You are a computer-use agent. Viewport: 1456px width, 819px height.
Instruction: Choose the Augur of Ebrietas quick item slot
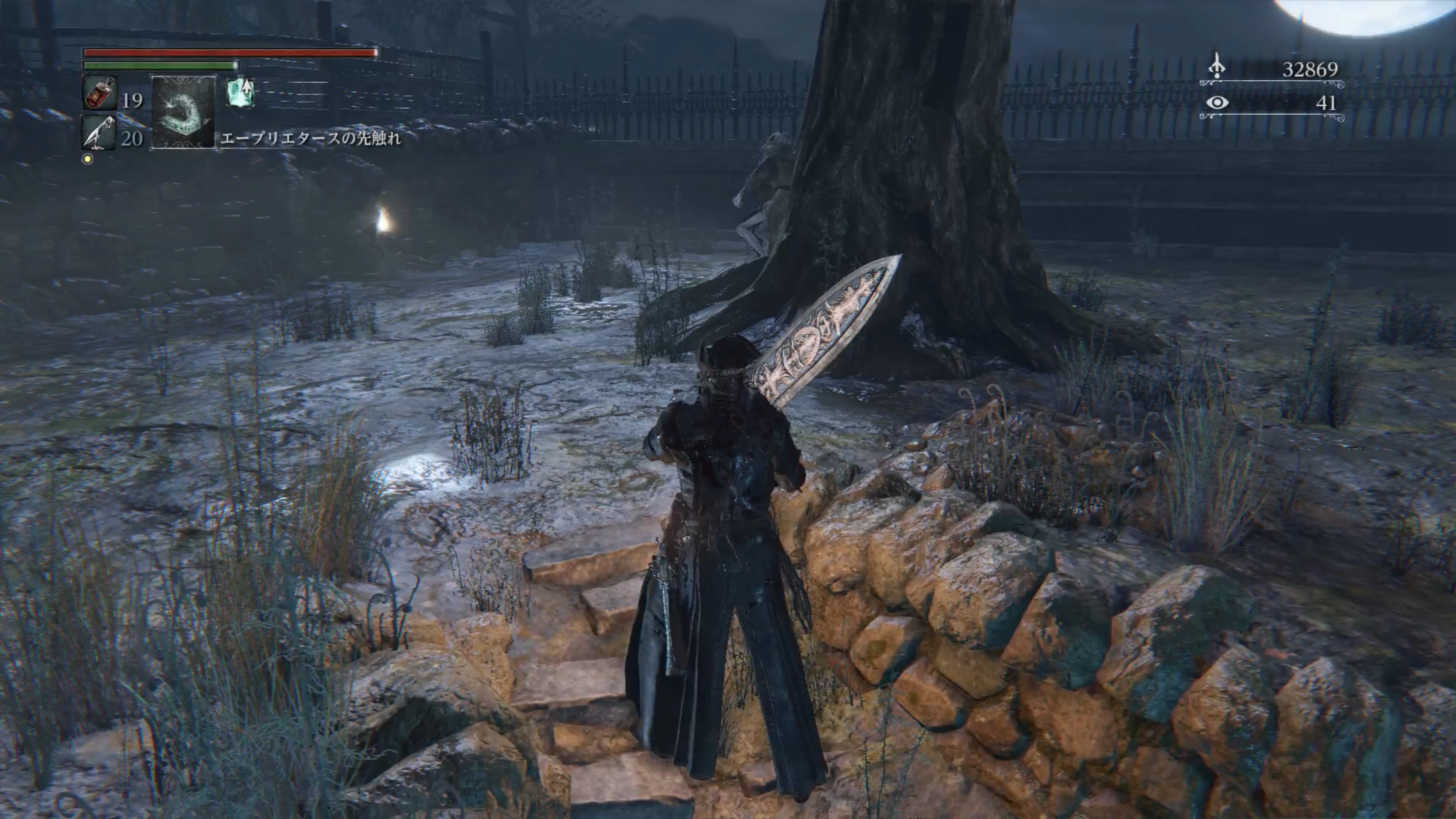183,112
